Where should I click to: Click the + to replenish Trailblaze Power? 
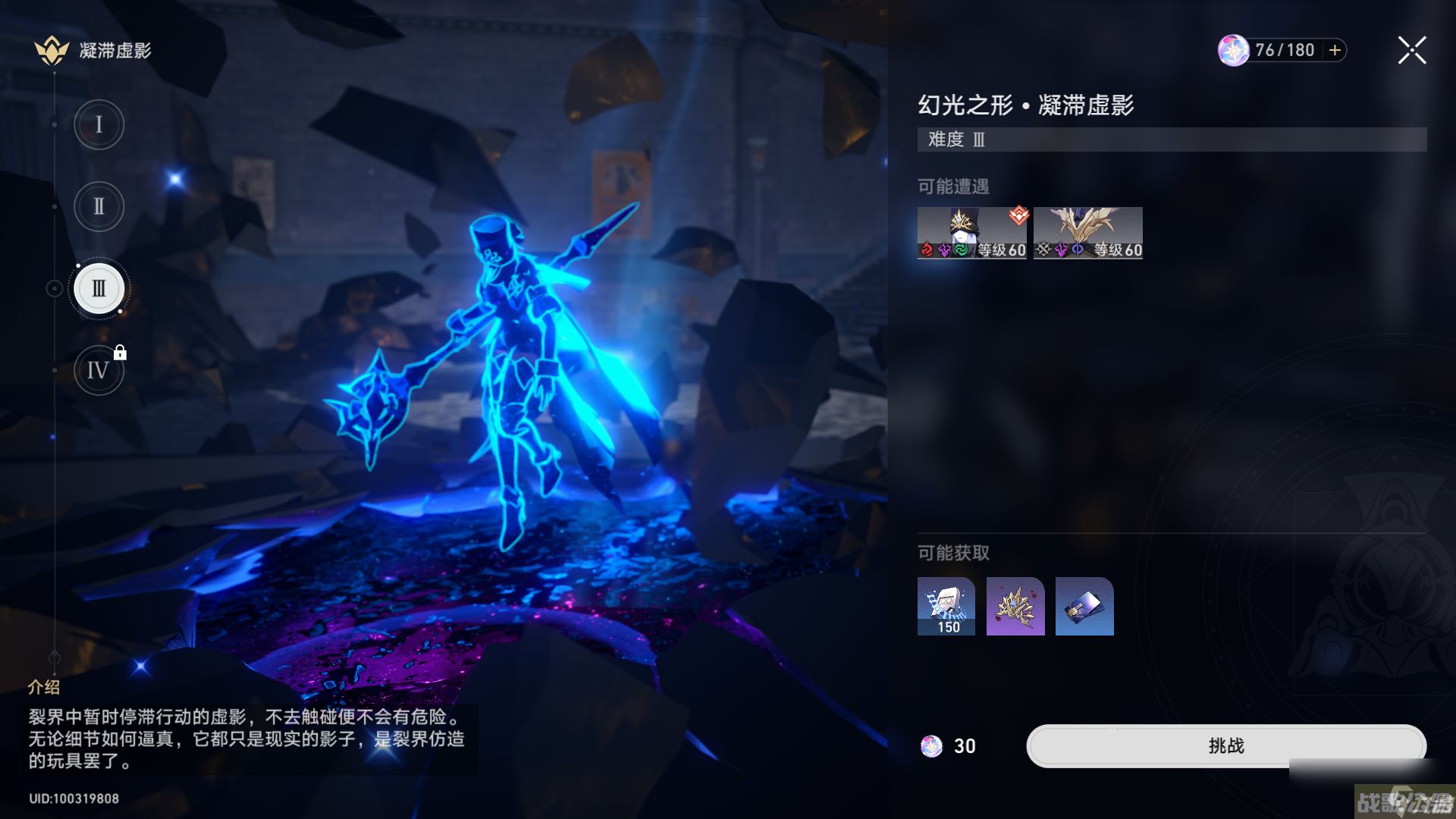click(x=1332, y=50)
